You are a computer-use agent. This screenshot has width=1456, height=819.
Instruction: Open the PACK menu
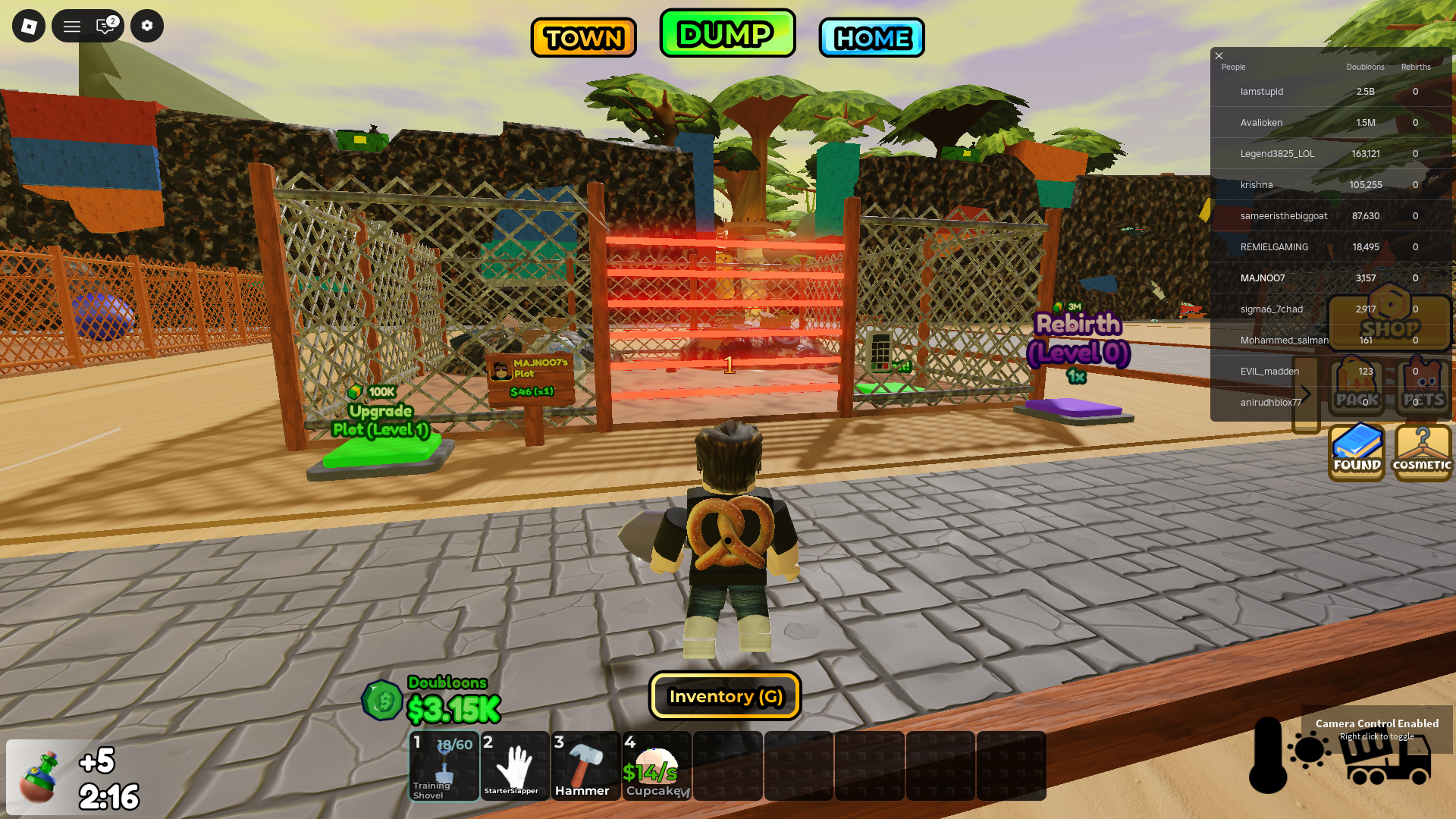coord(1357,387)
